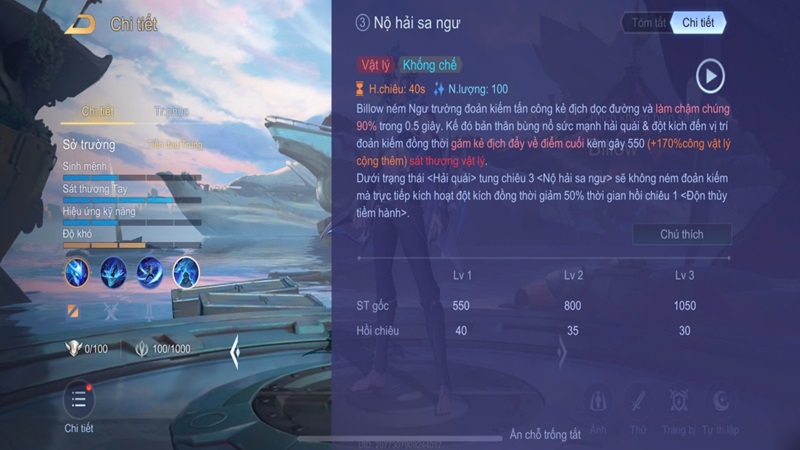This screenshot has height=450, width=800.
Task: Select the Chi tiết toggle at top right
Action: pos(698,22)
